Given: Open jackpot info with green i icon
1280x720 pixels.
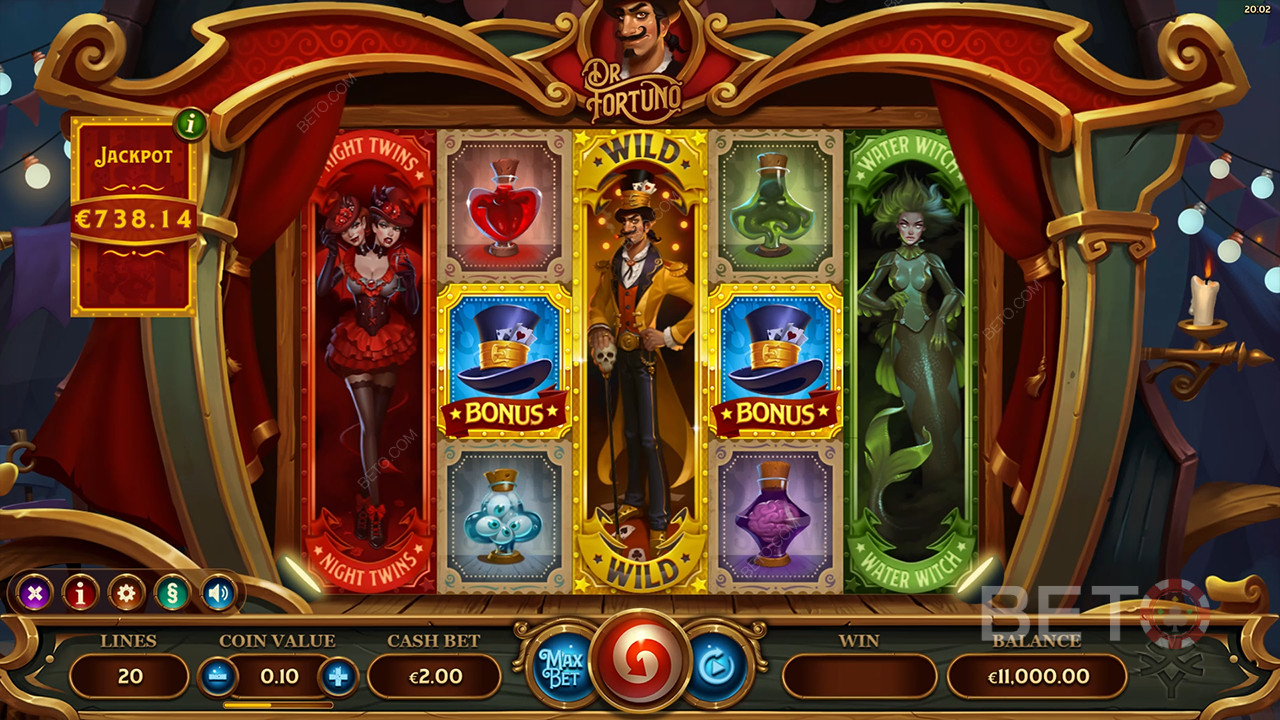Looking at the screenshot, I should click(189, 126).
